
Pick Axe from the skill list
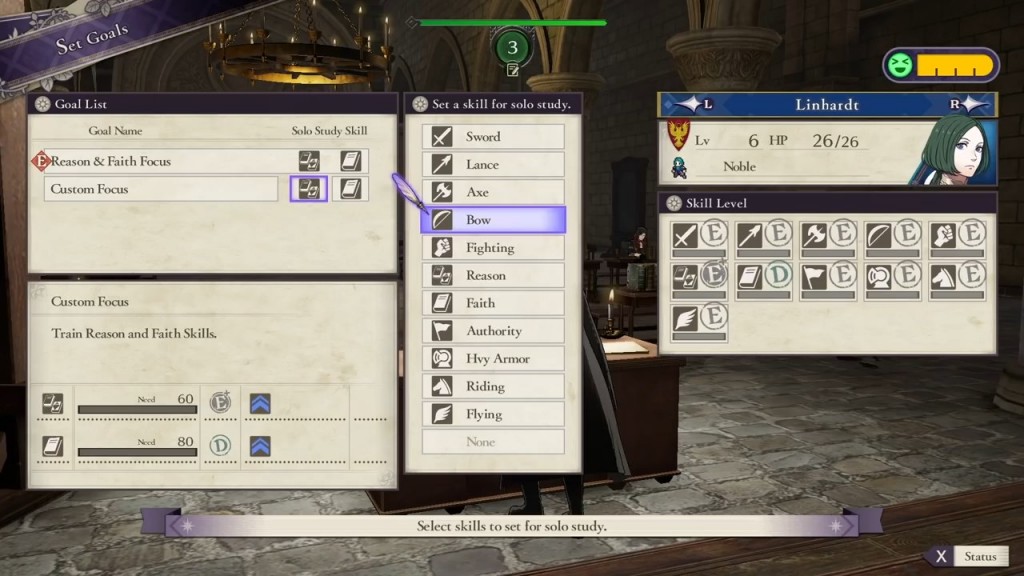click(493, 192)
